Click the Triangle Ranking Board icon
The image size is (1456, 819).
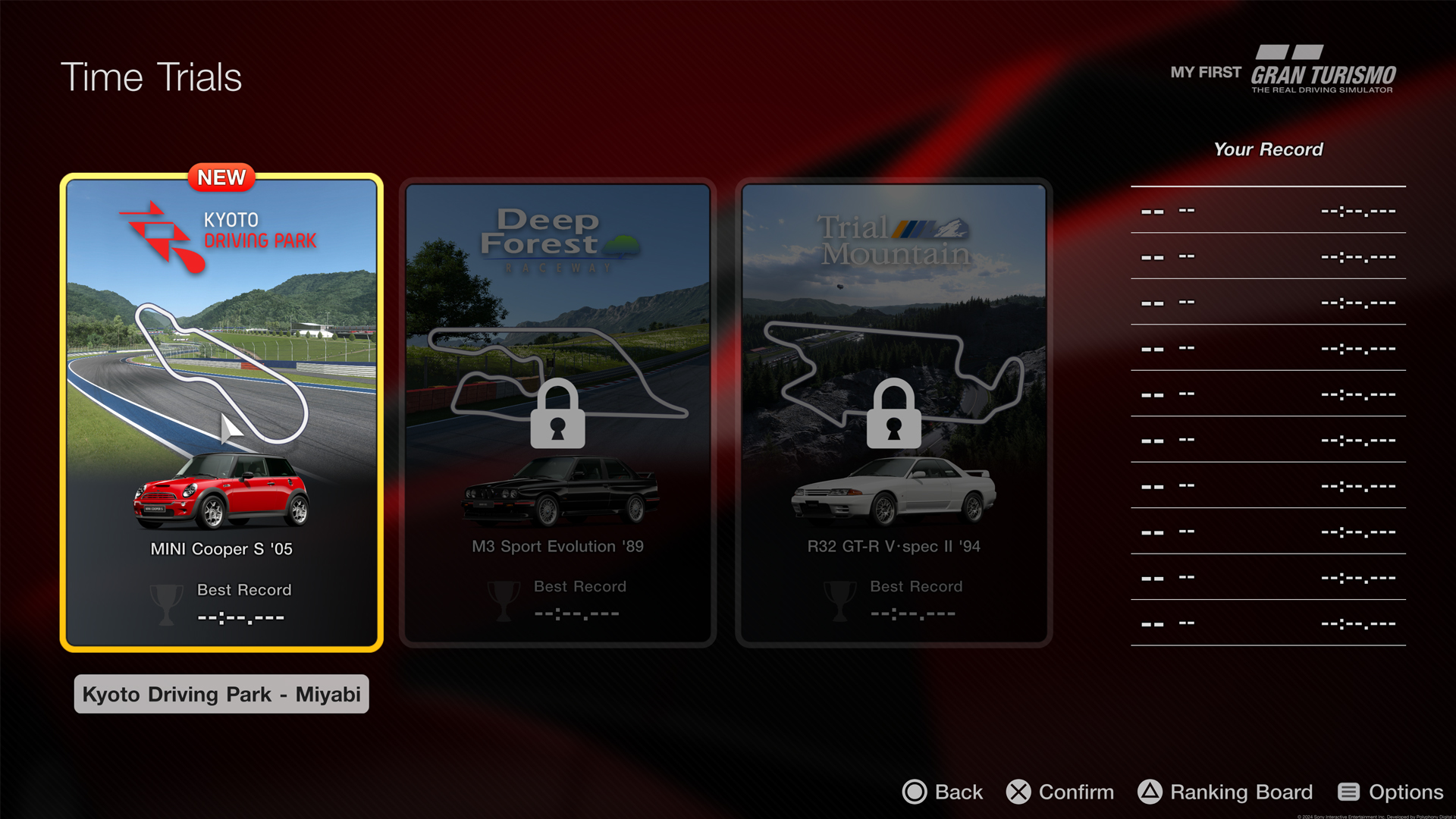pos(1148,792)
